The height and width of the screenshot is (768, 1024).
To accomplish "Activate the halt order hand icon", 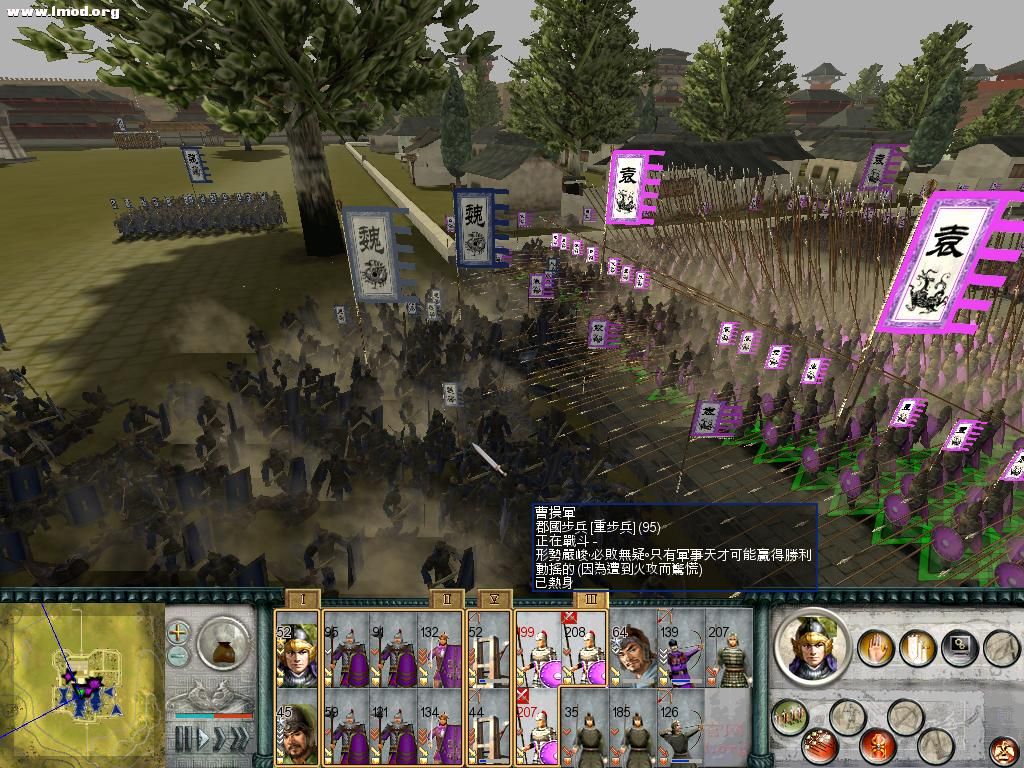I will click(875, 648).
